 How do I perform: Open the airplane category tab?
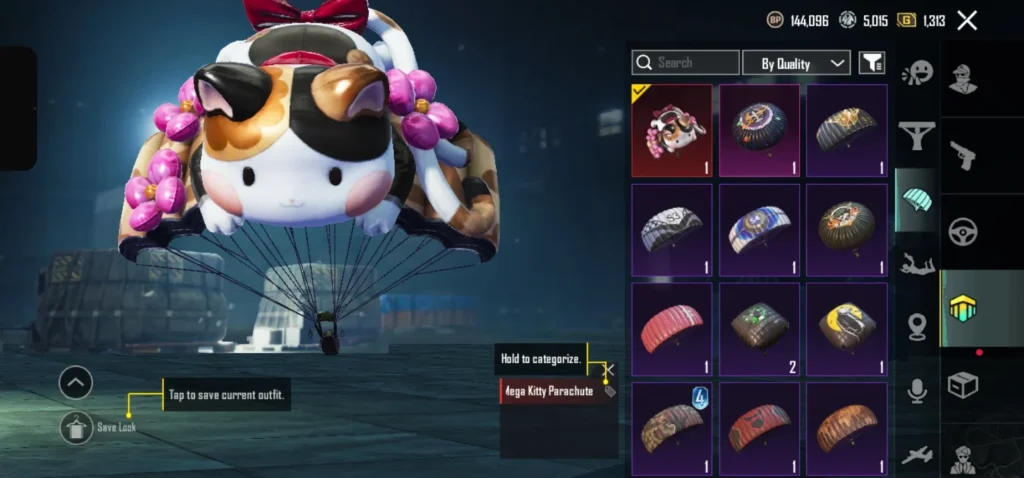coord(916,455)
